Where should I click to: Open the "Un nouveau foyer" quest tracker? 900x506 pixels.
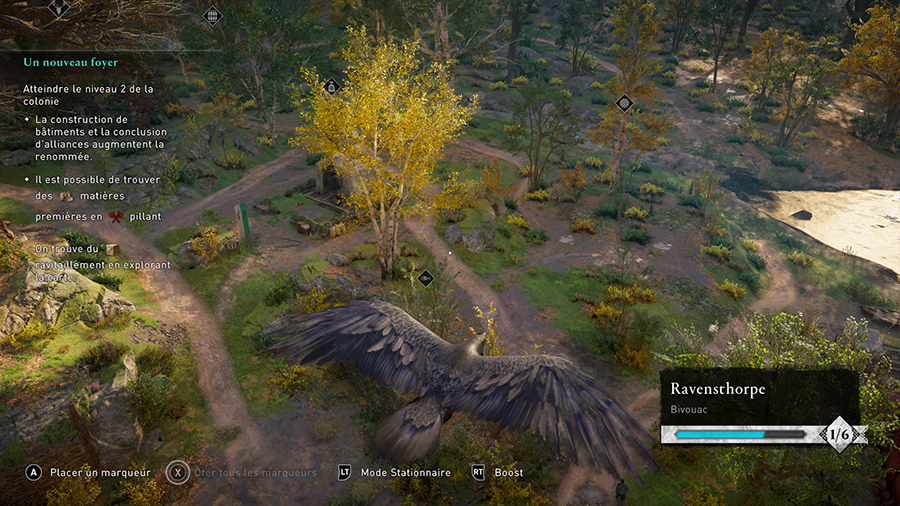coord(71,62)
